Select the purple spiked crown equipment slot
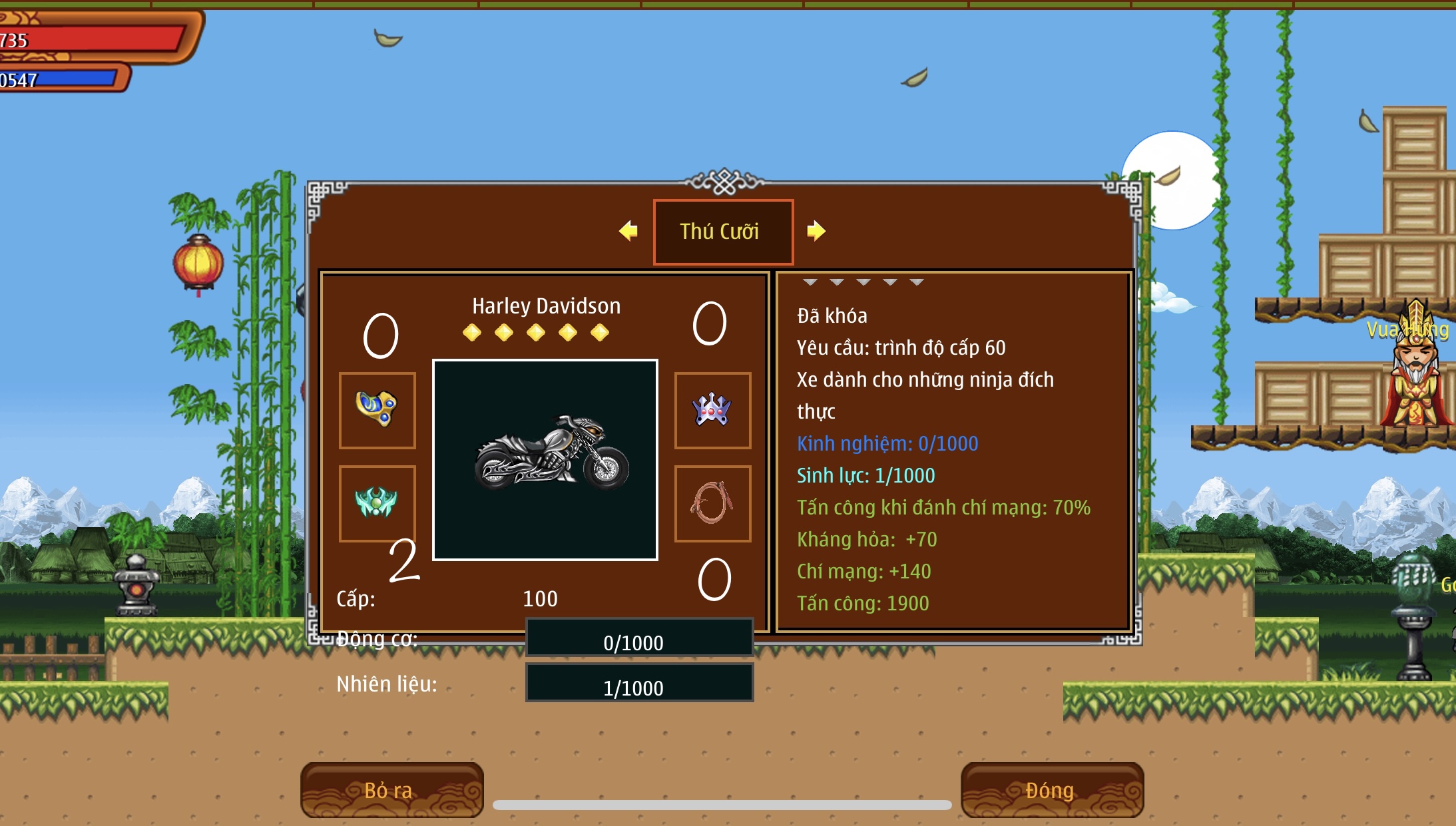1456x826 pixels. pyautogui.click(x=712, y=410)
